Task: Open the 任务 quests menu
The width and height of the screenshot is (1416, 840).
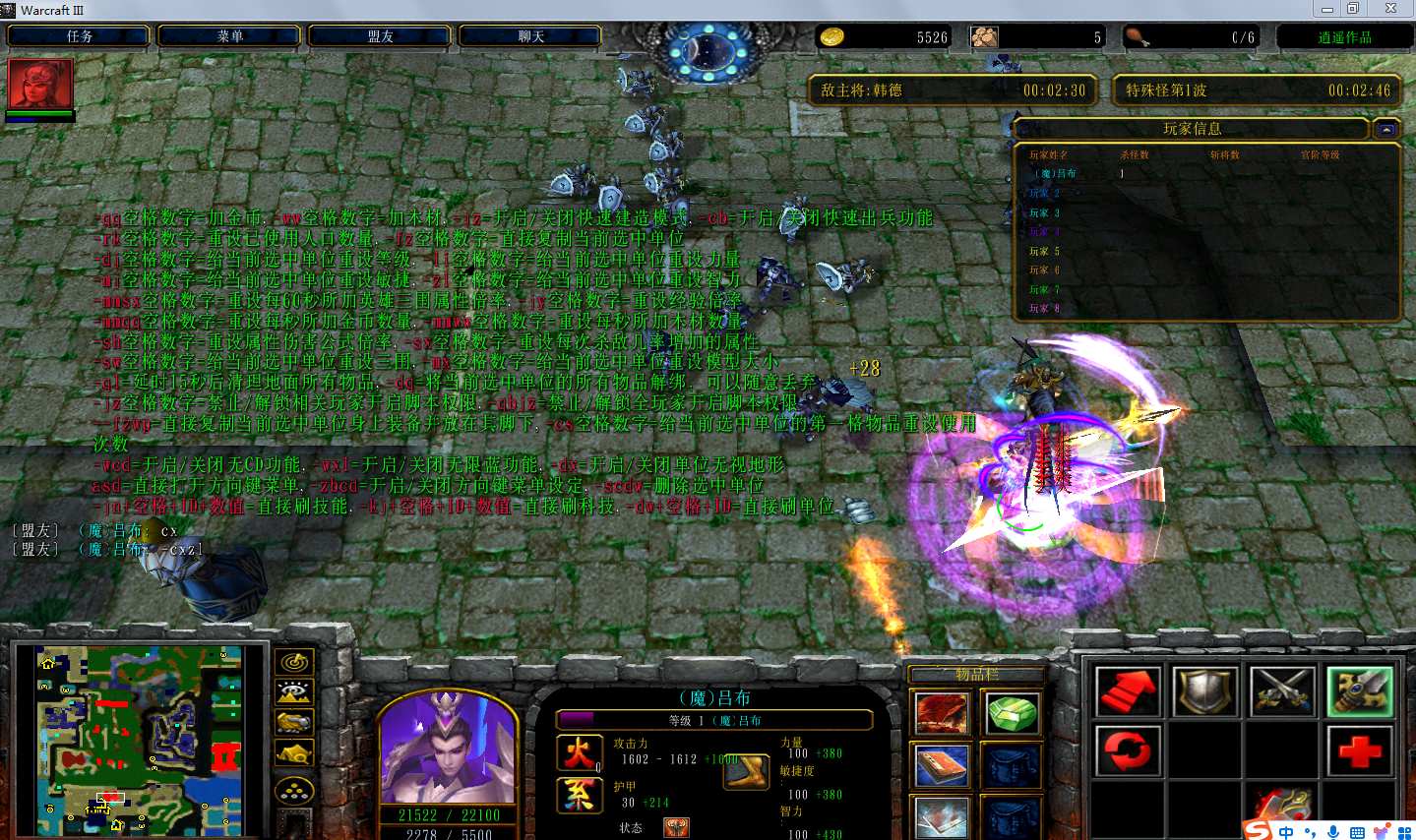Action: coord(80,36)
